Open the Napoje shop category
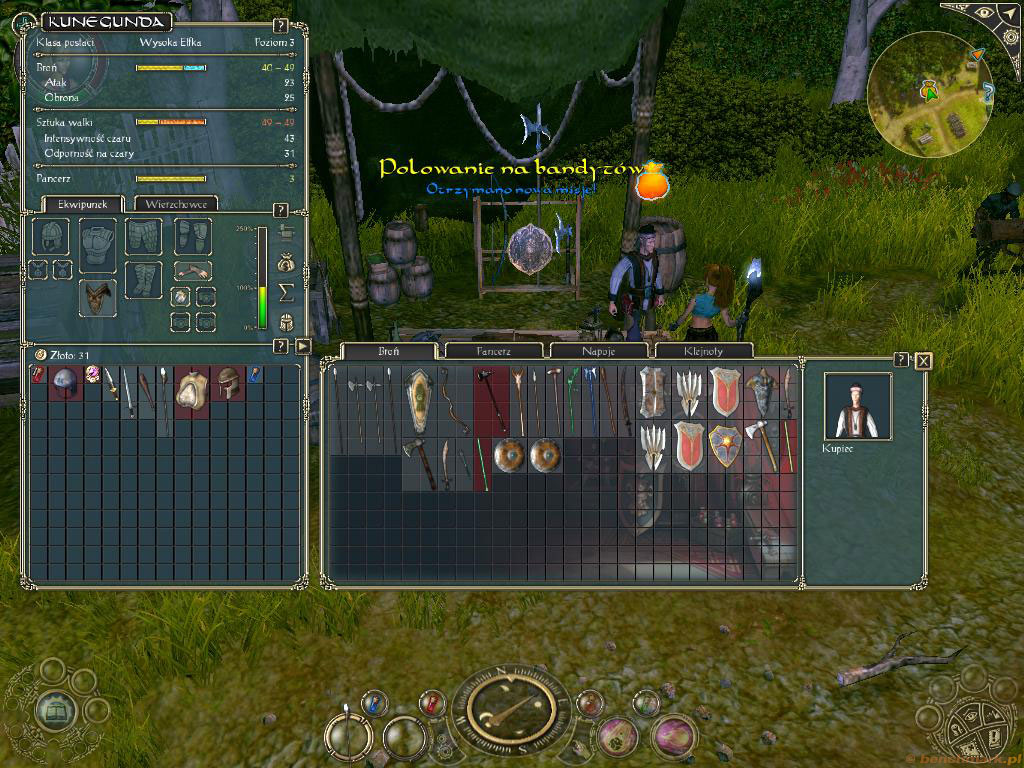Viewport: 1024px width, 768px height. (599, 351)
